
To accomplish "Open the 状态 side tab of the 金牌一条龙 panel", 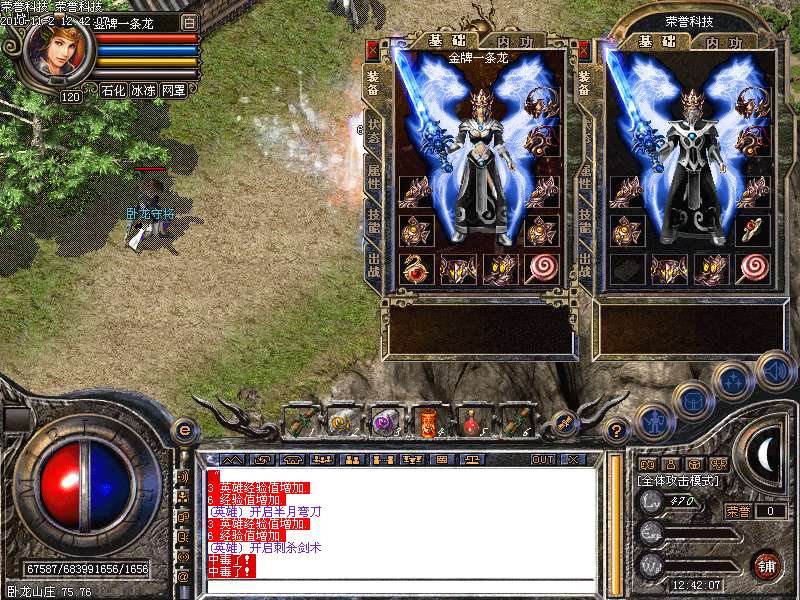I will (x=373, y=132).
